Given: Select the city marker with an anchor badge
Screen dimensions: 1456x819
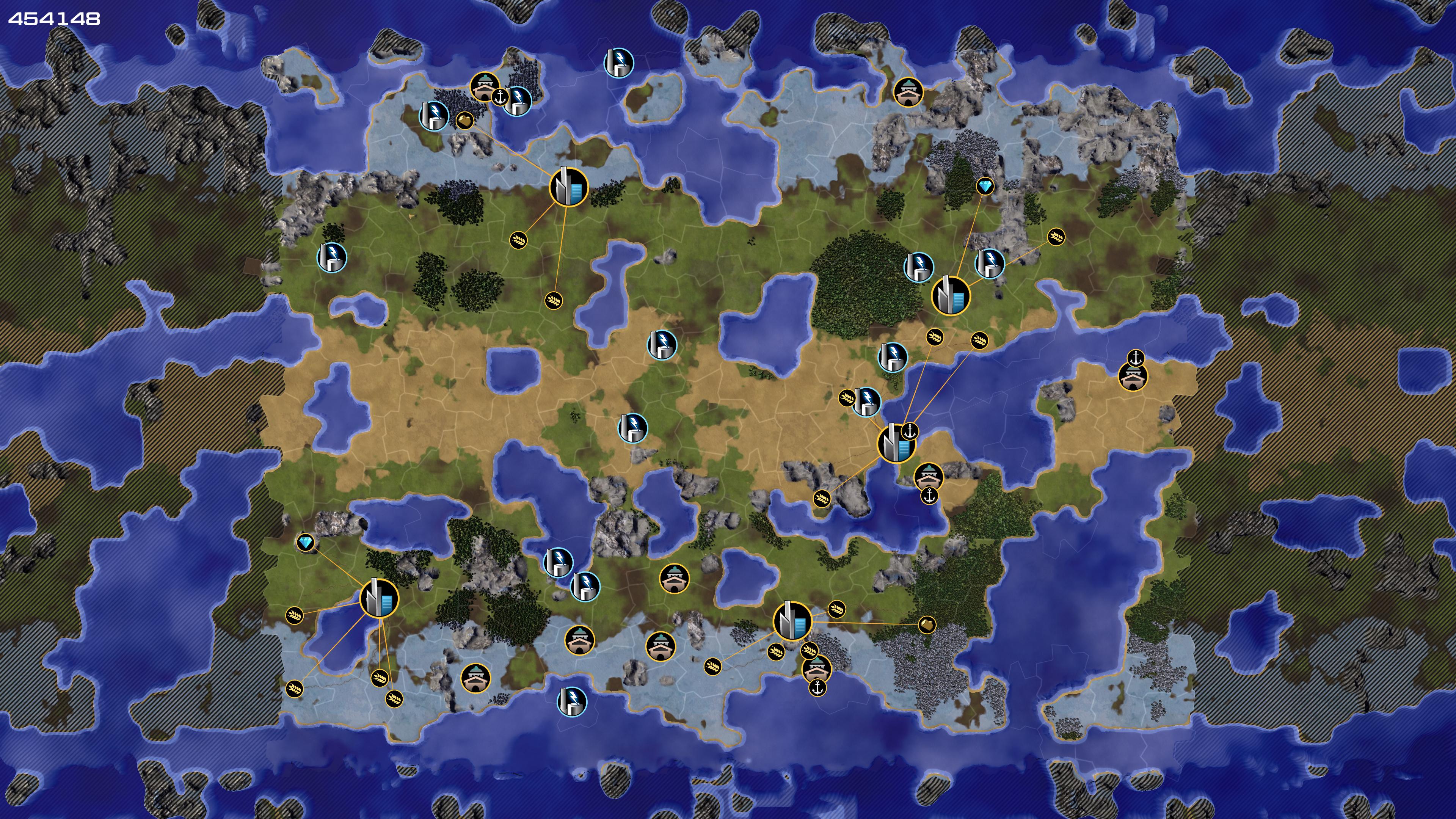Looking at the screenshot, I should tap(895, 444).
